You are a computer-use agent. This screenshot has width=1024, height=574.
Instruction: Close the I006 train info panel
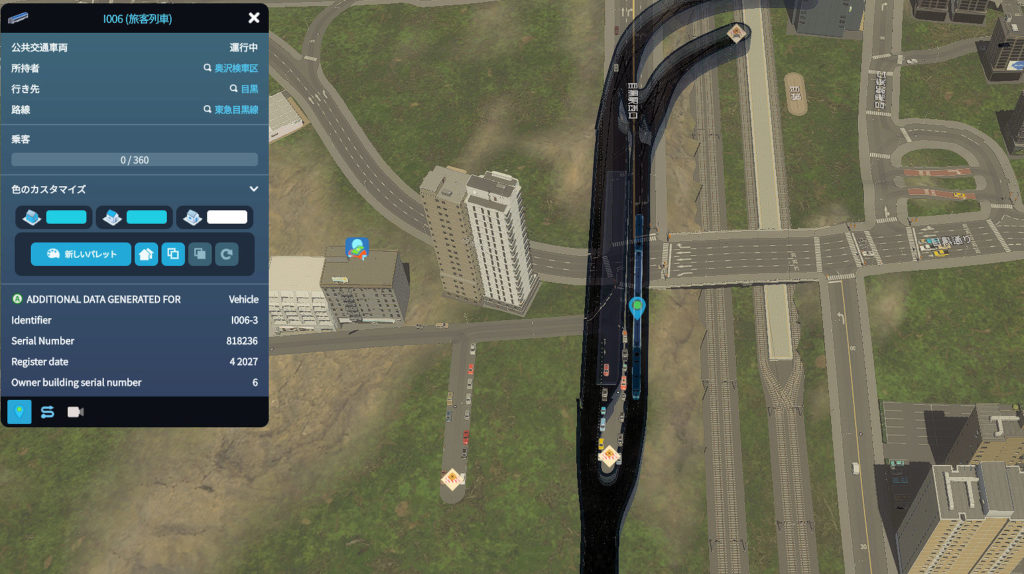(x=254, y=18)
